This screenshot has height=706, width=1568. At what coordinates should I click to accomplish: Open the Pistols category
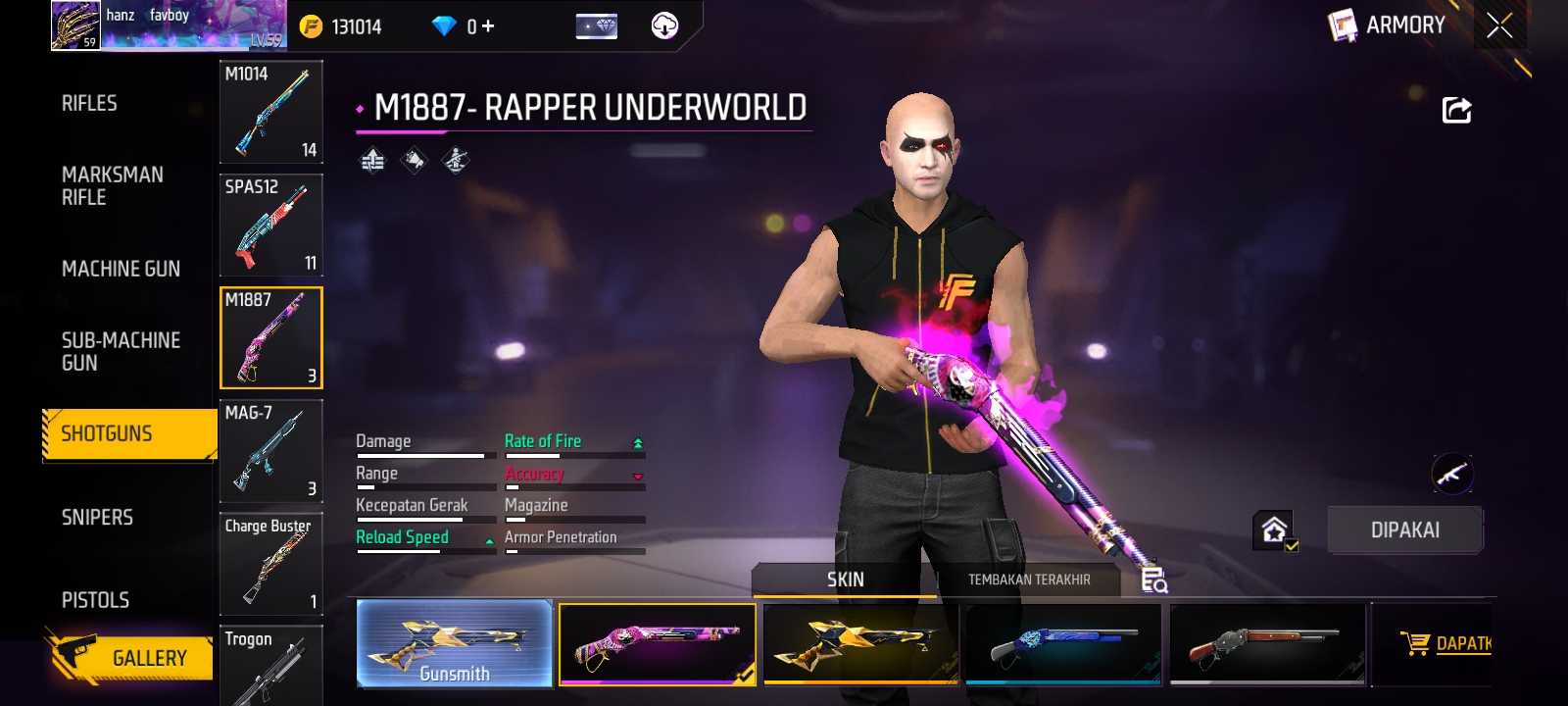(x=95, y=599)
